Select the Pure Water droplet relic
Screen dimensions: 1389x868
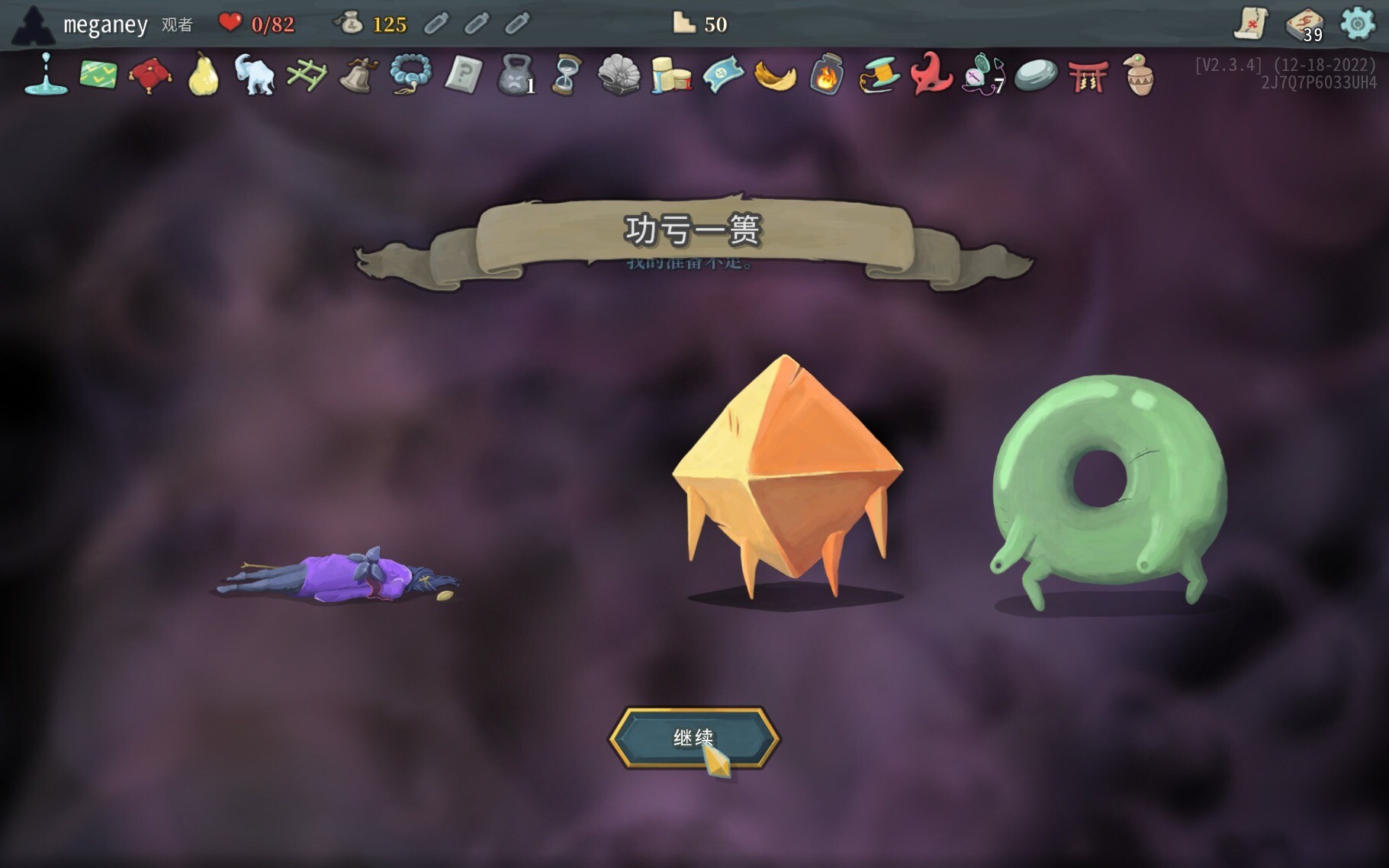pos(46,75)
